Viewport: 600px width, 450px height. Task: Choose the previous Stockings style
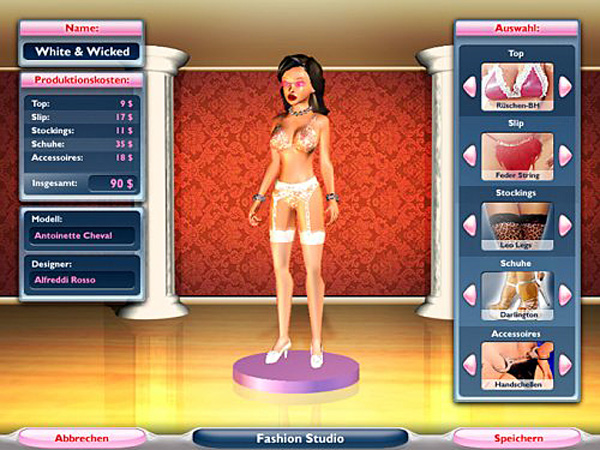point(467,225)
